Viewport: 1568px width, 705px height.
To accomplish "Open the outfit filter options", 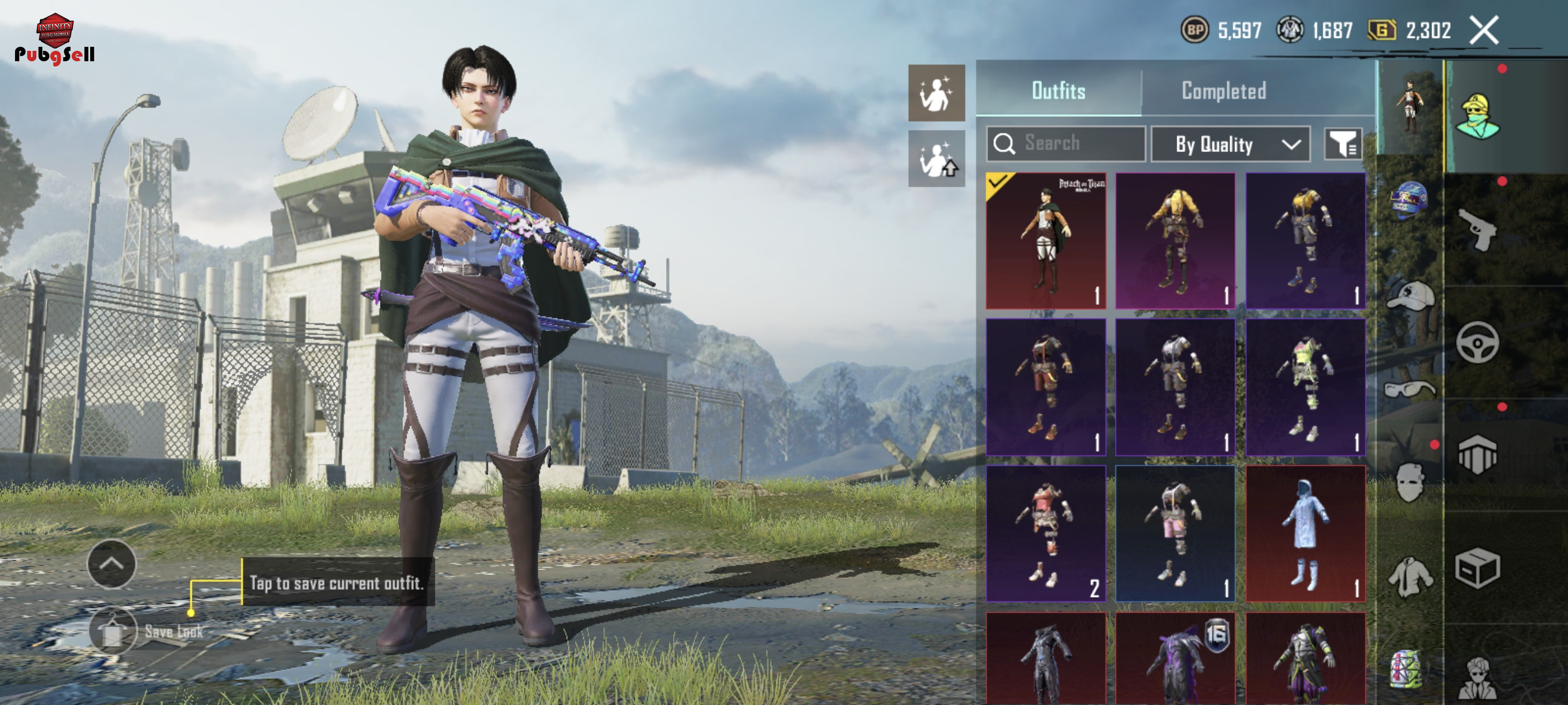I will (x=1343, y=144).
